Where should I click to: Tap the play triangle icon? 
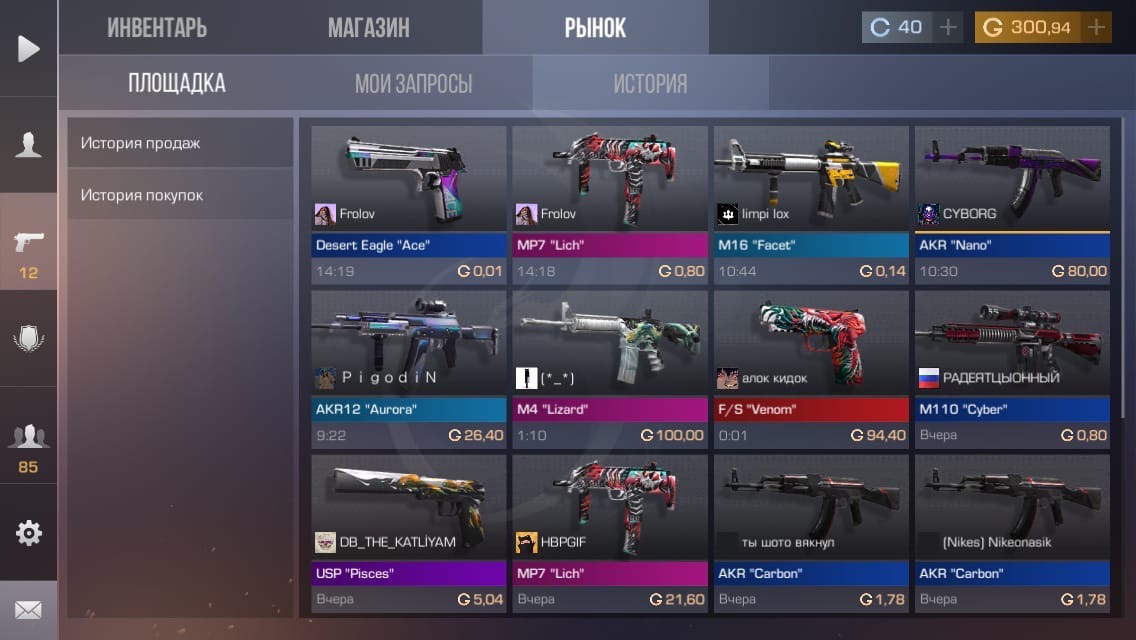(29, 48)
